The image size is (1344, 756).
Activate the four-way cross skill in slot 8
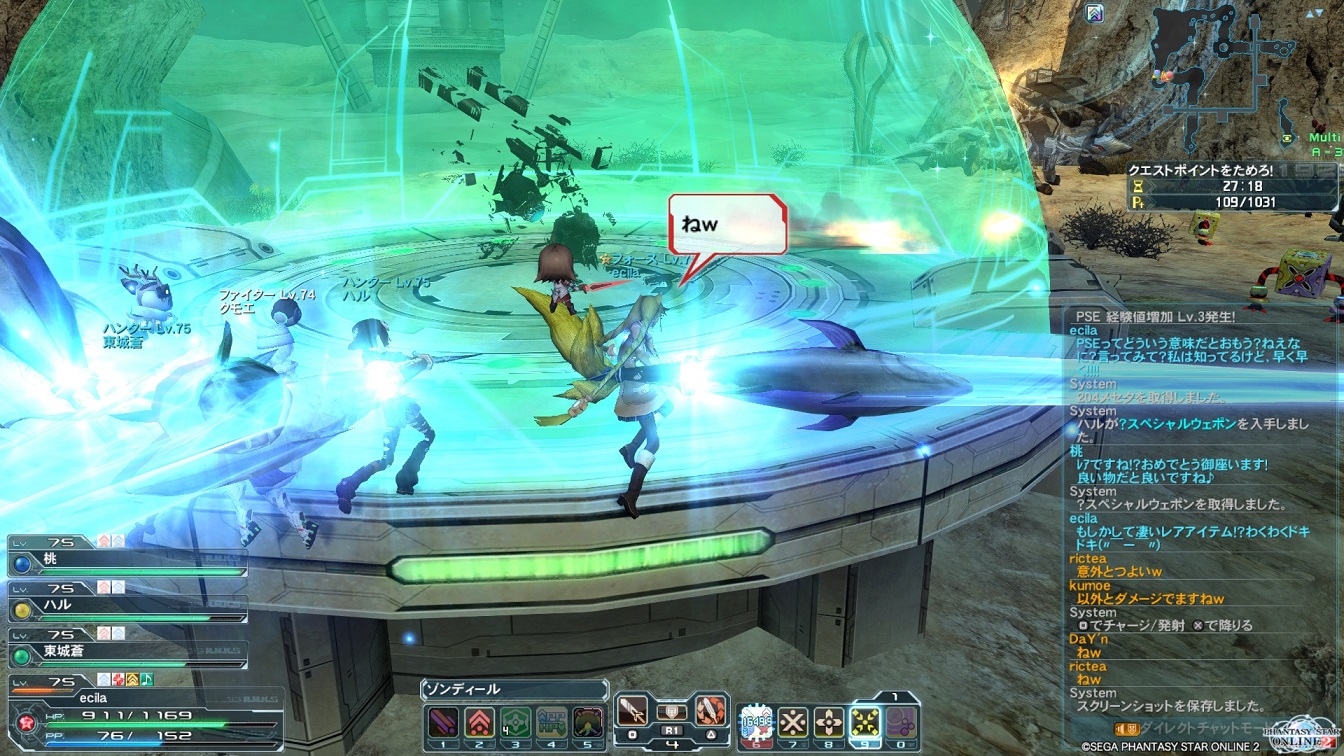point(829,721)
